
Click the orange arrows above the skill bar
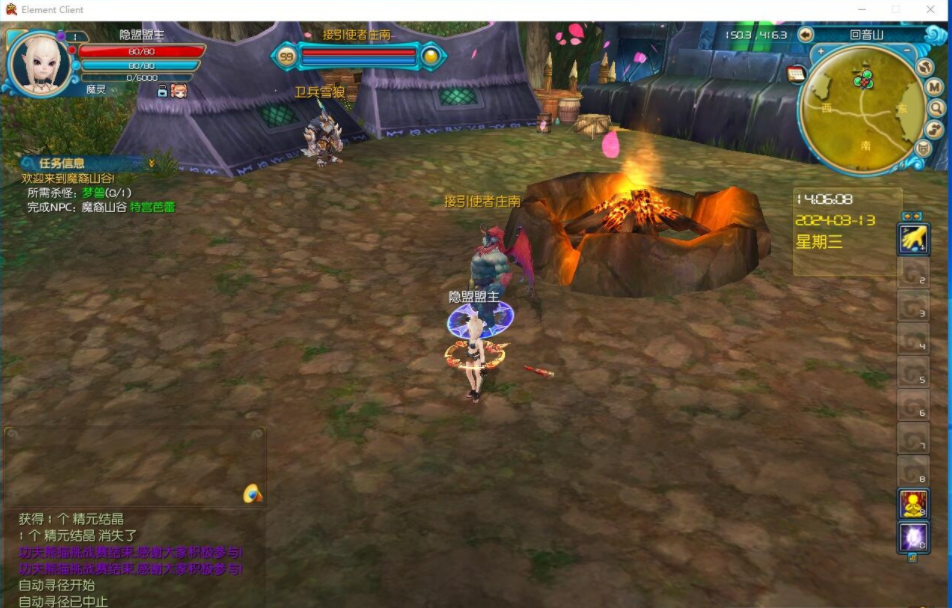tap(912, 216)
